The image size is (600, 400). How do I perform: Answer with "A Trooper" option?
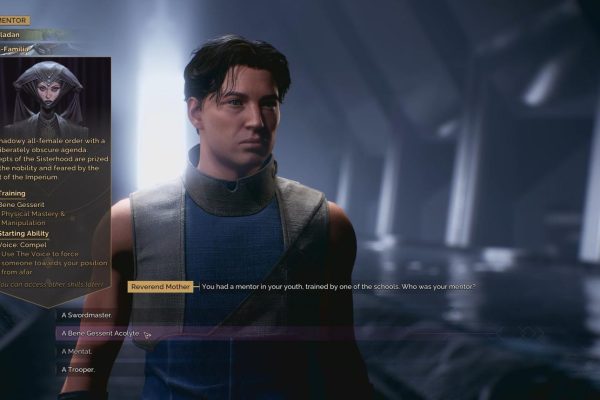(78, 369)
